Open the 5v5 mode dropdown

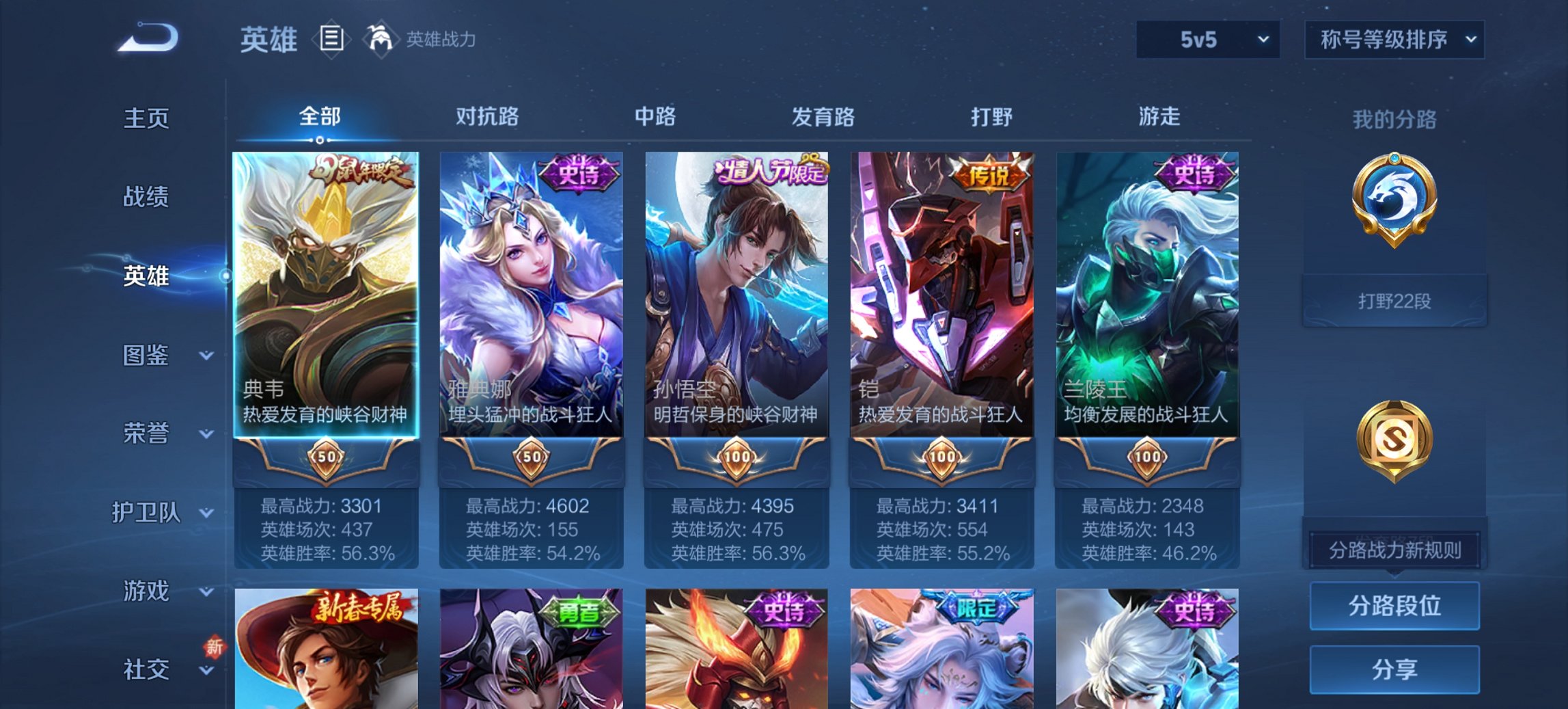[x=1207, y=39]
